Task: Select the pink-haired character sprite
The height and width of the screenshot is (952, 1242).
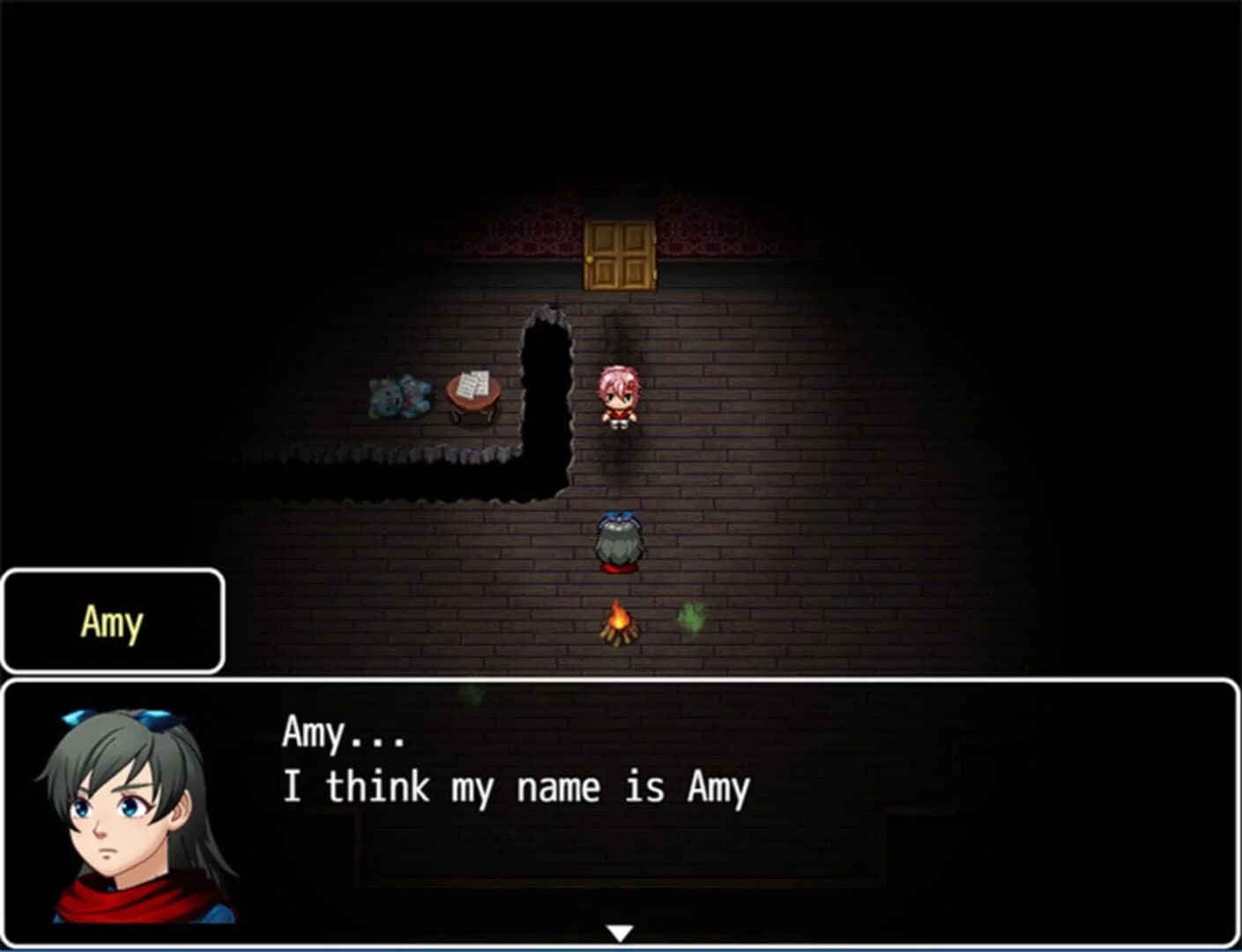Action: click(x=620, y=395)
